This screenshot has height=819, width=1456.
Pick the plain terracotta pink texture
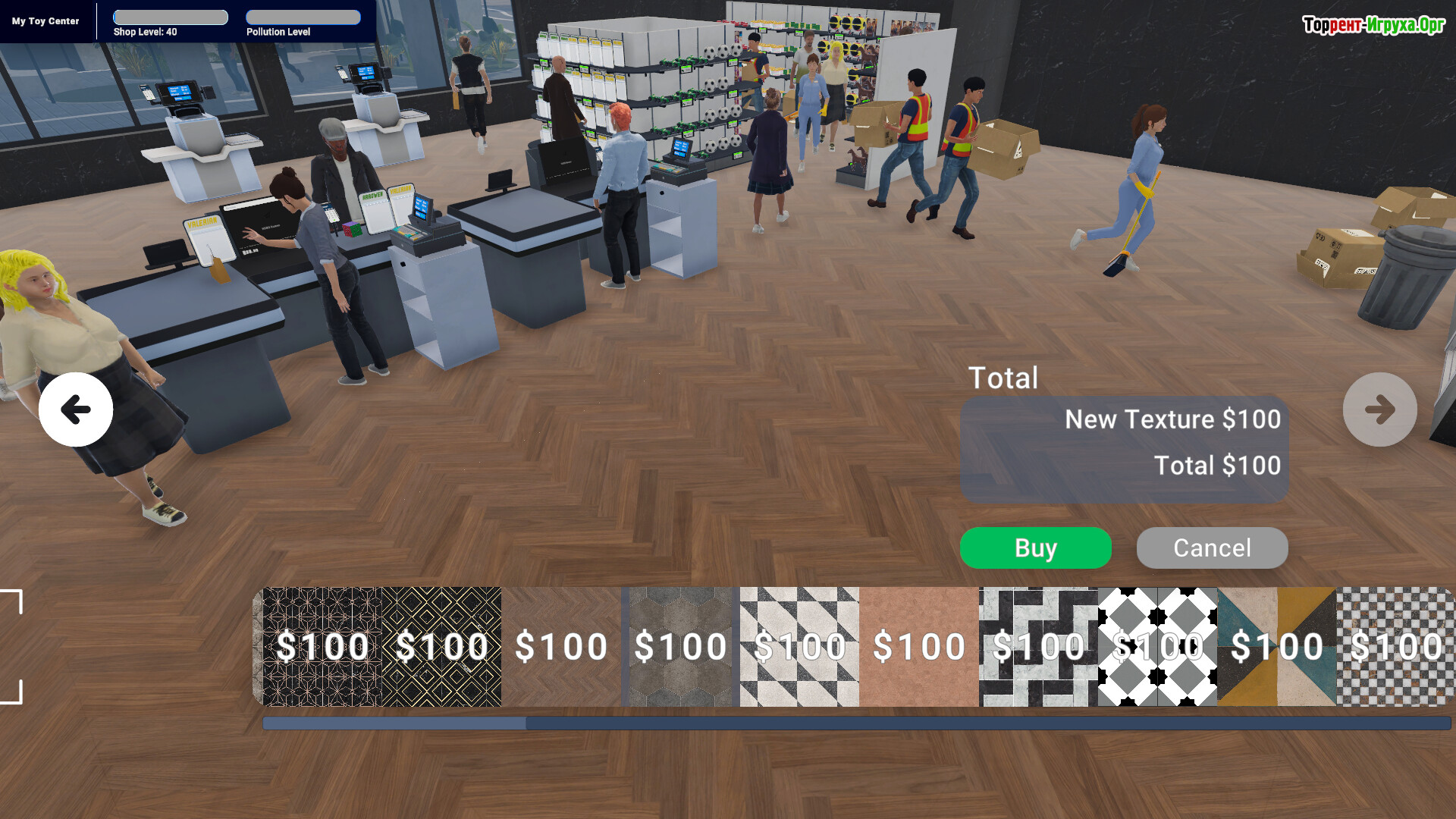click(x=918, y=646)
